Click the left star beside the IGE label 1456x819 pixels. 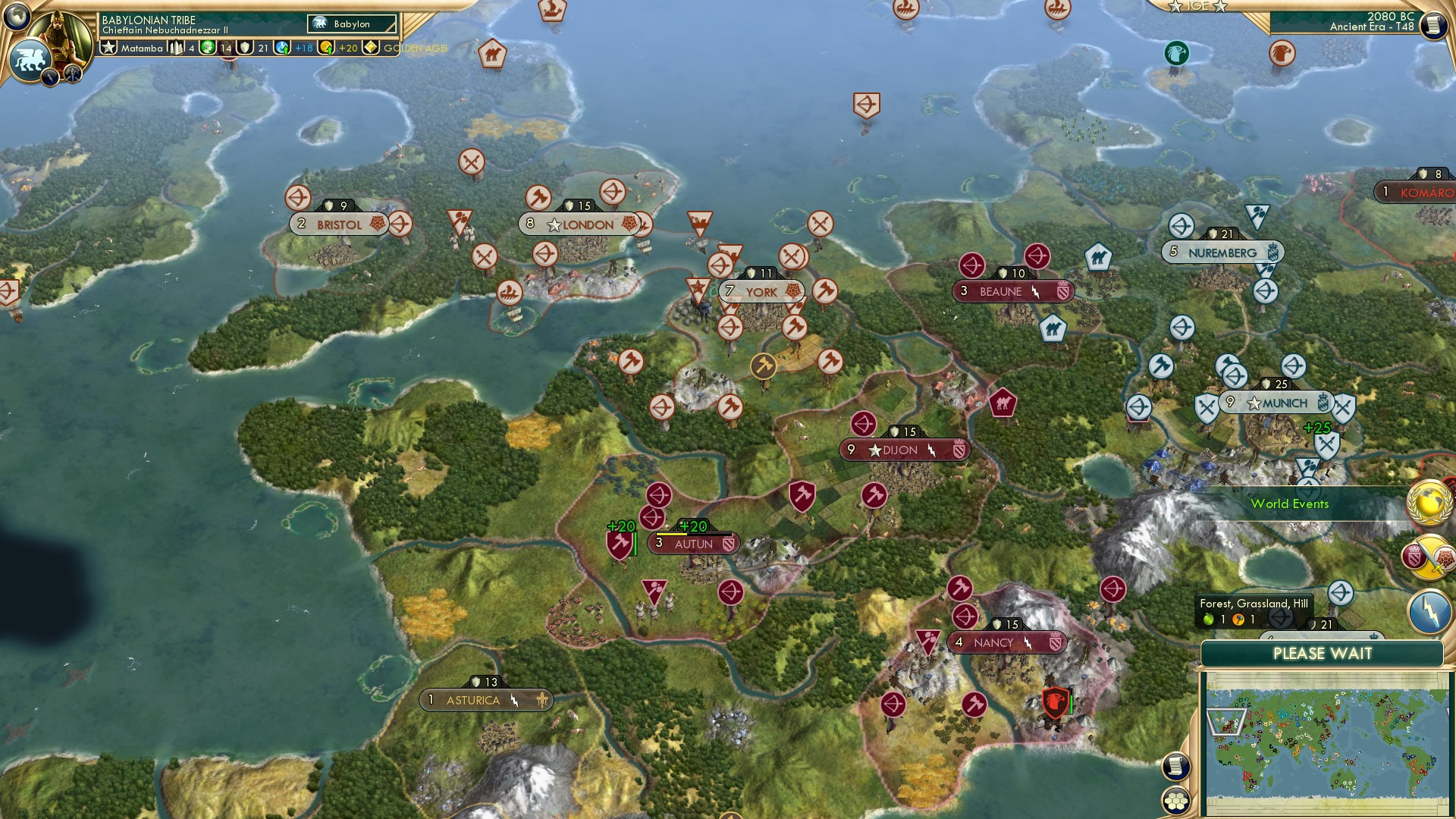pyautogui.click(x=1175, y=8)
